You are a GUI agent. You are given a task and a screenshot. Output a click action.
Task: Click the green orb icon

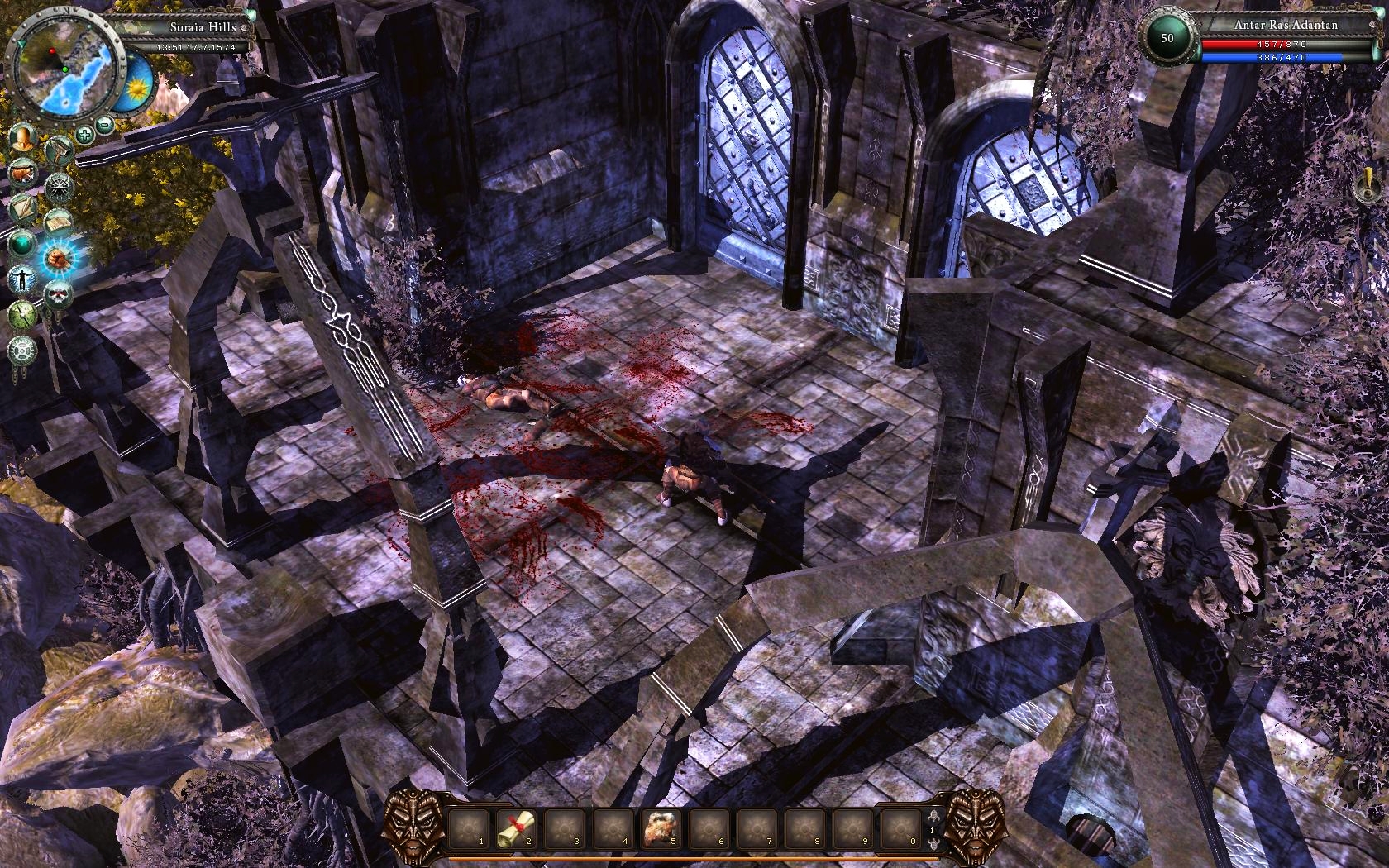(21, 244)
